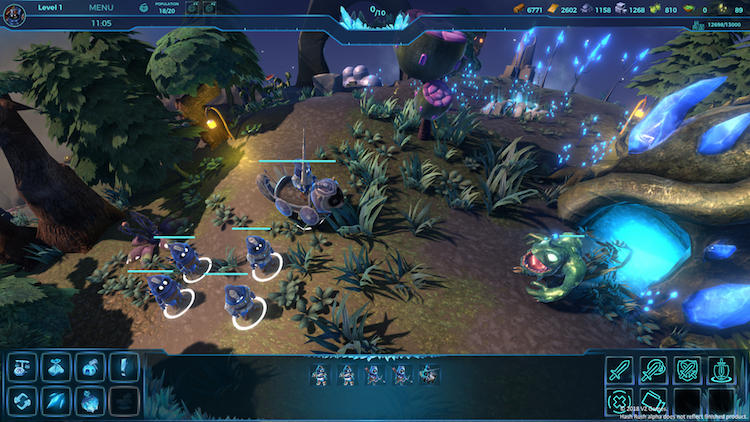Viewport: 750px width, 422px height.
Task: Open the scales build icon
Action: tap(22, 367)
